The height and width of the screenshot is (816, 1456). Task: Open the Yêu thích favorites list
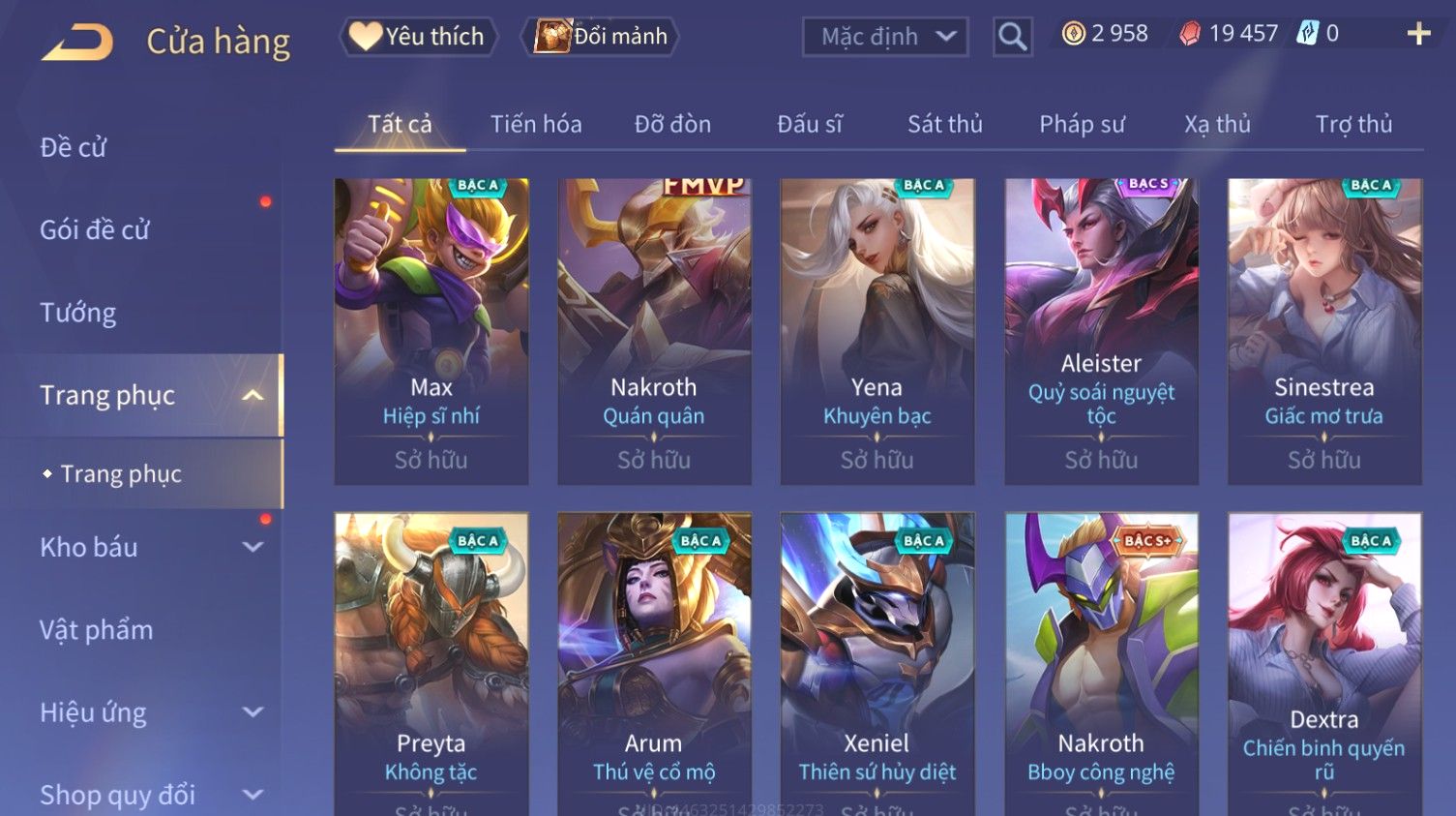coord(418,37)
